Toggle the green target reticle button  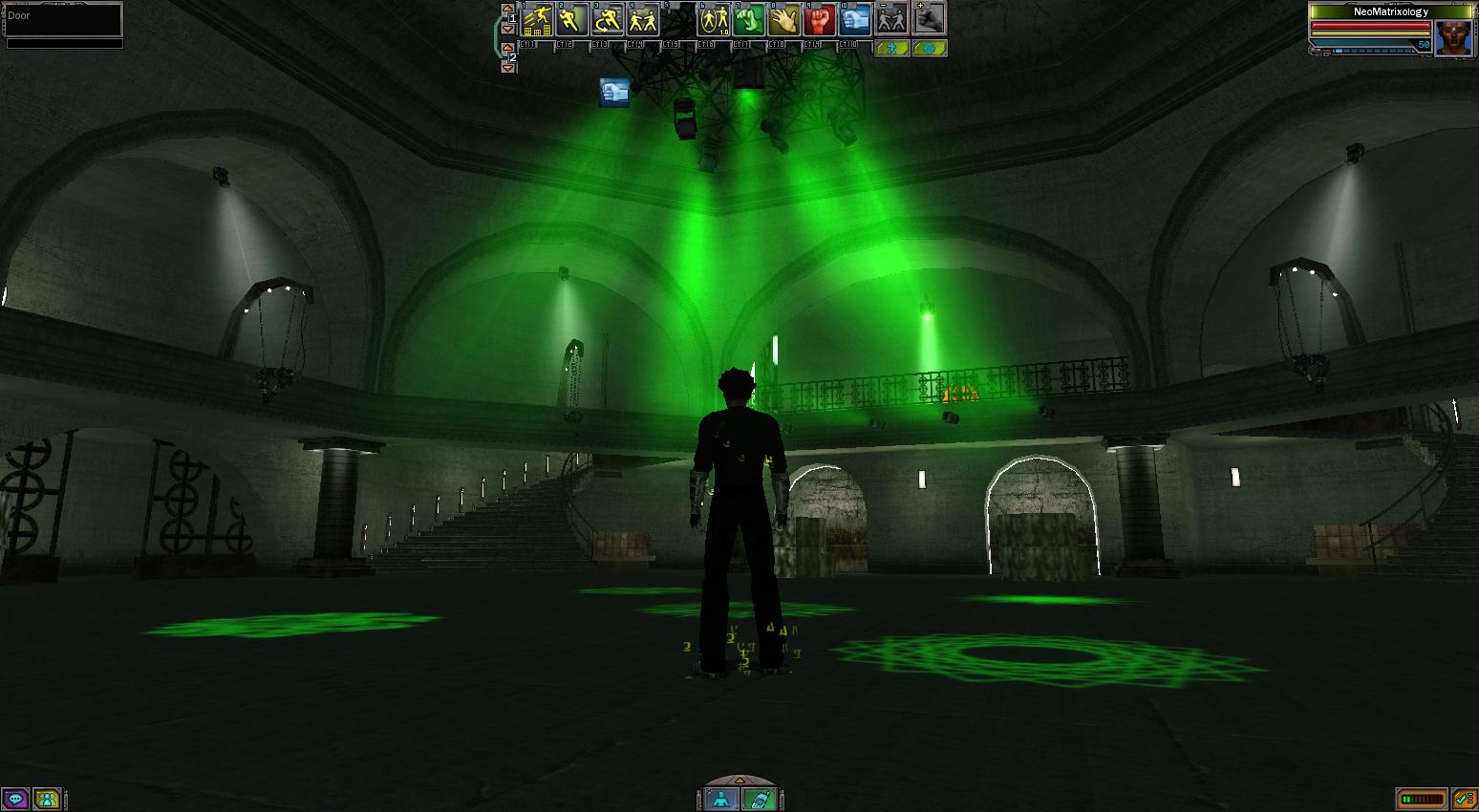tap(929, 48)
